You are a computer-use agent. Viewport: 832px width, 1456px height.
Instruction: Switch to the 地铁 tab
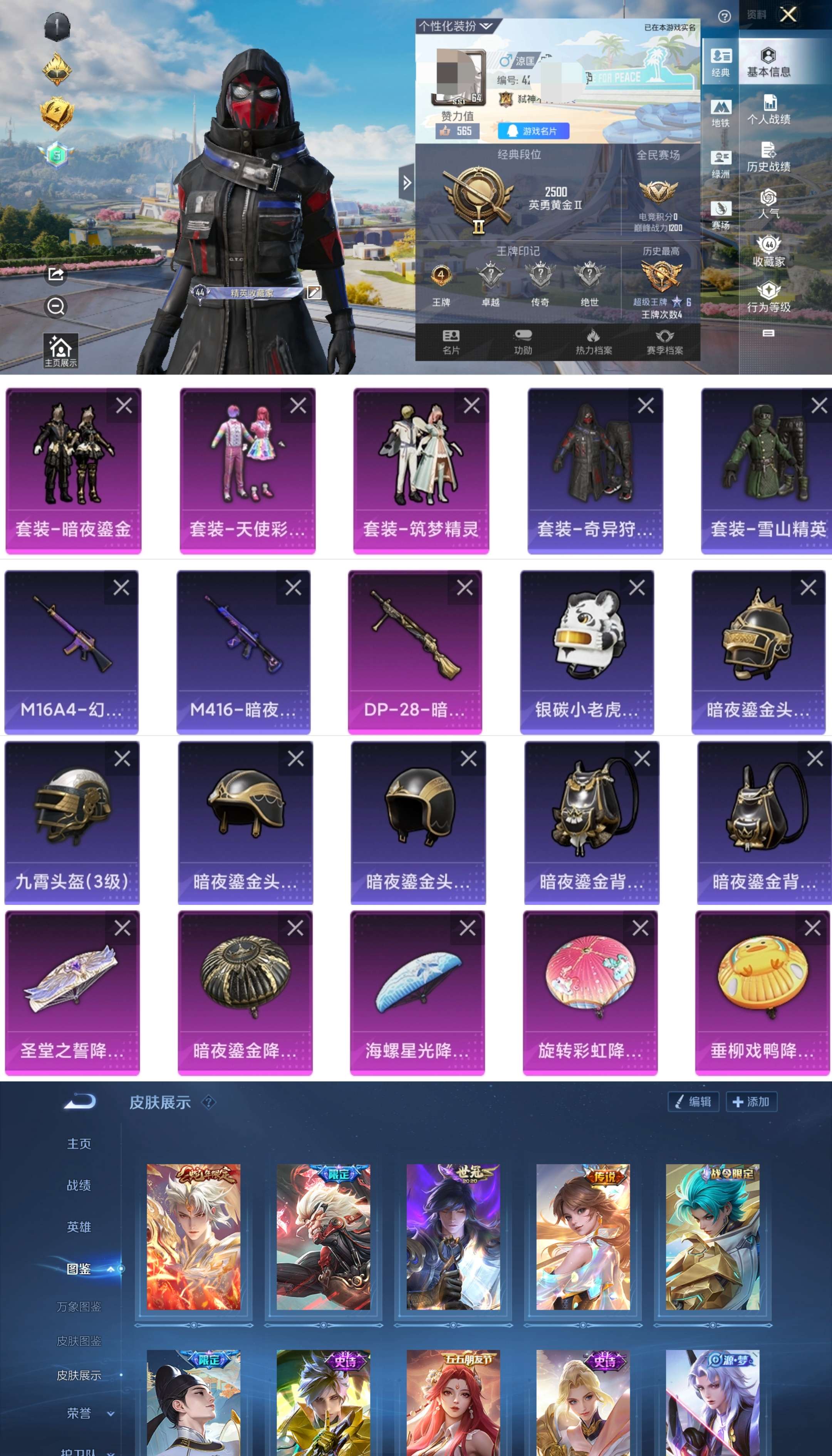(721, 112)
